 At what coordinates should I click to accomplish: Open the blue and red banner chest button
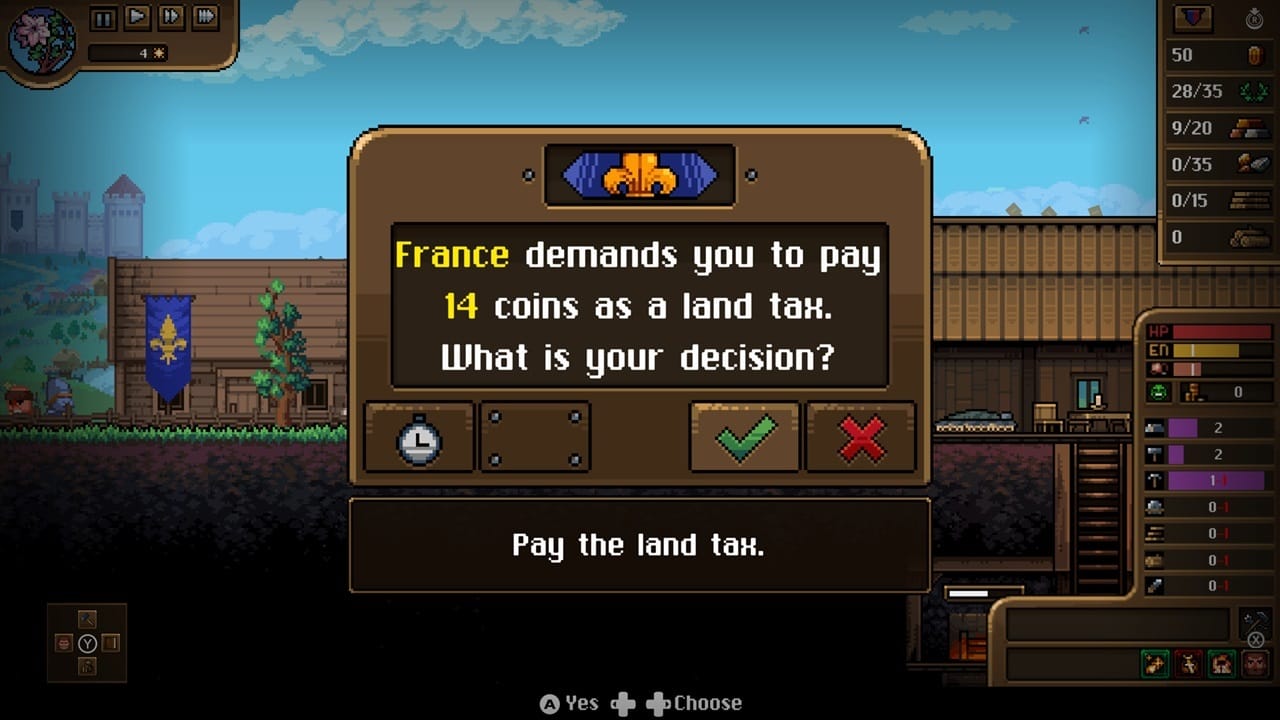[x=1193, y=18]
